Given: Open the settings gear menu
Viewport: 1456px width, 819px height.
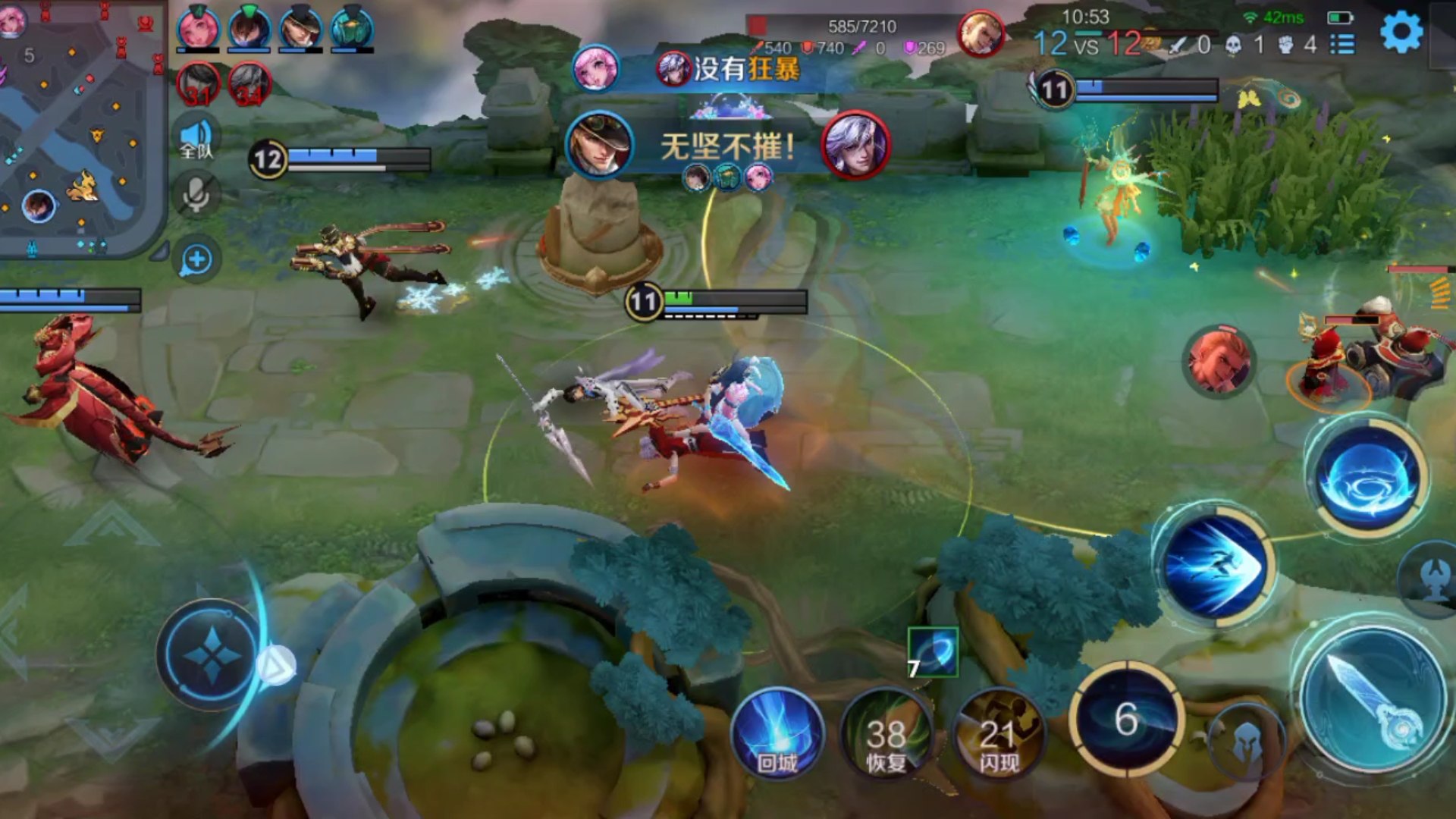Looking at the screenshot, I should (1401, 33).
